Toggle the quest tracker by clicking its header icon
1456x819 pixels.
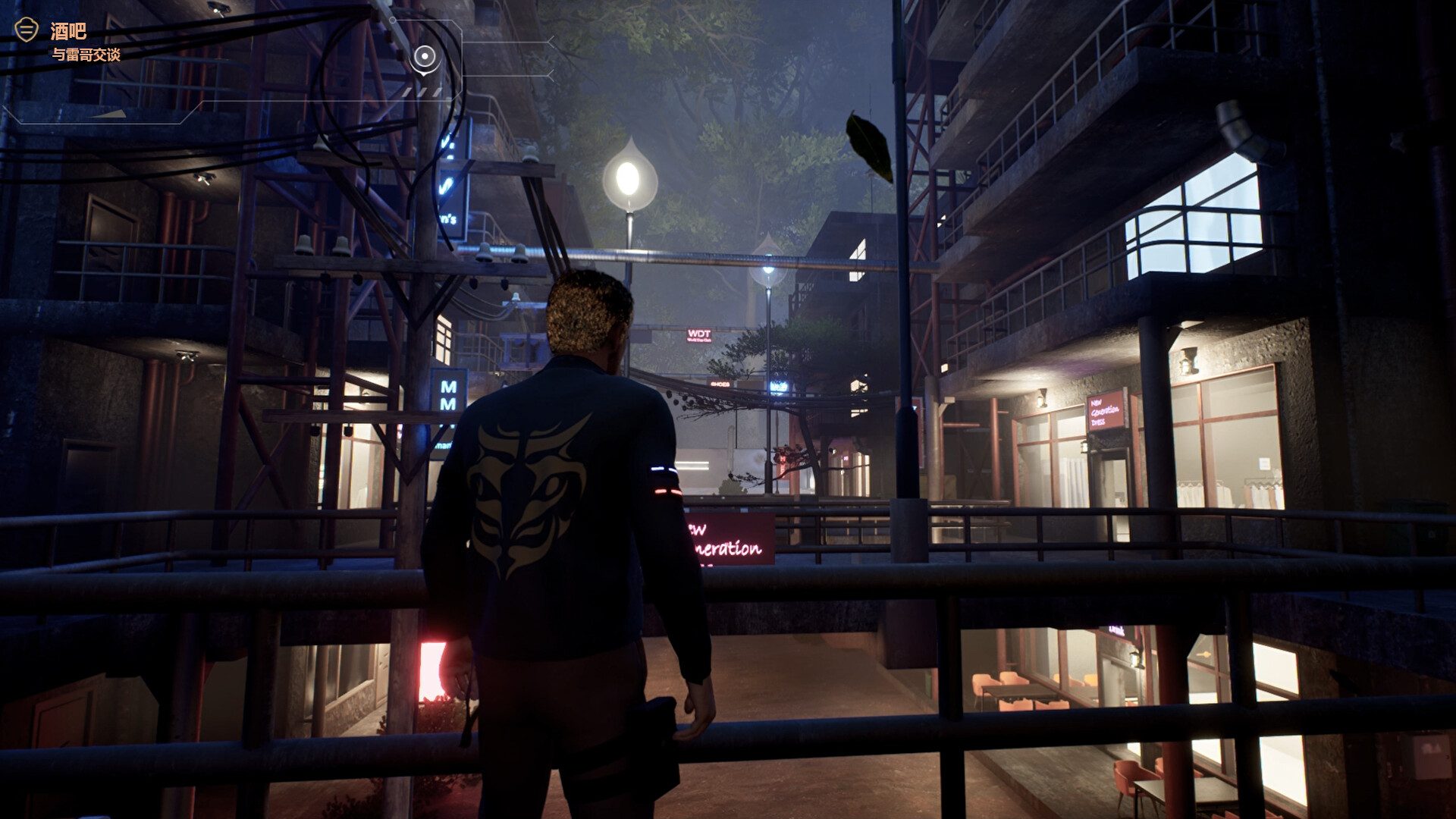click(27, 30)
